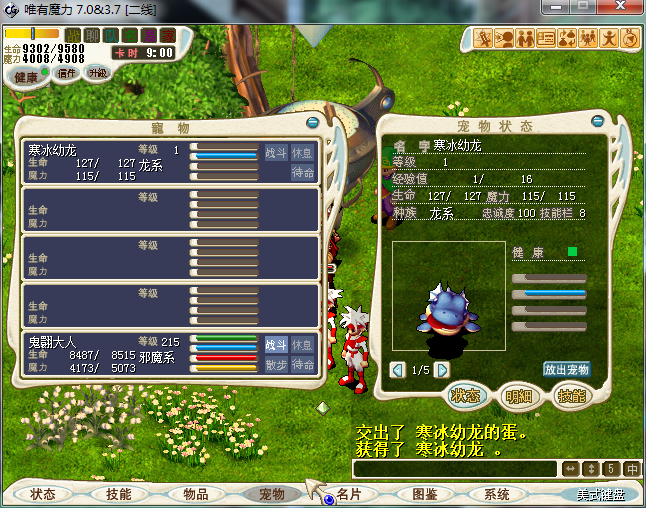The height and width of the screenshot is (508, 646).
Task: Show the next pet with right arrow
Action: click(441, 370)
